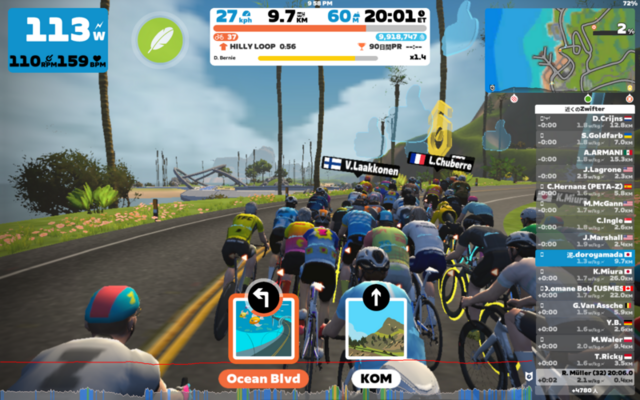The image size is (640, 400).
Task: Click the HILLY LOOP segment tracker
Action: [260, 46]
